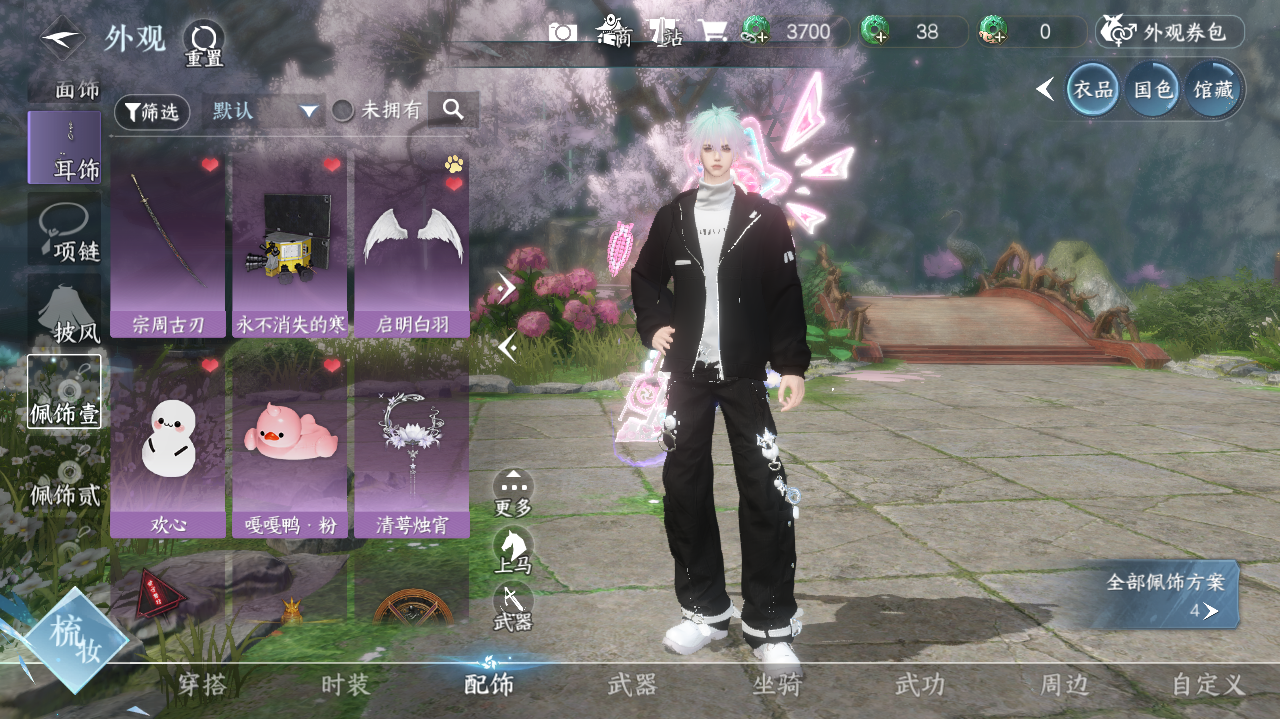Switch to the 时装 fashion tab
The image size is (1280, 719).
tap(346, 685)
